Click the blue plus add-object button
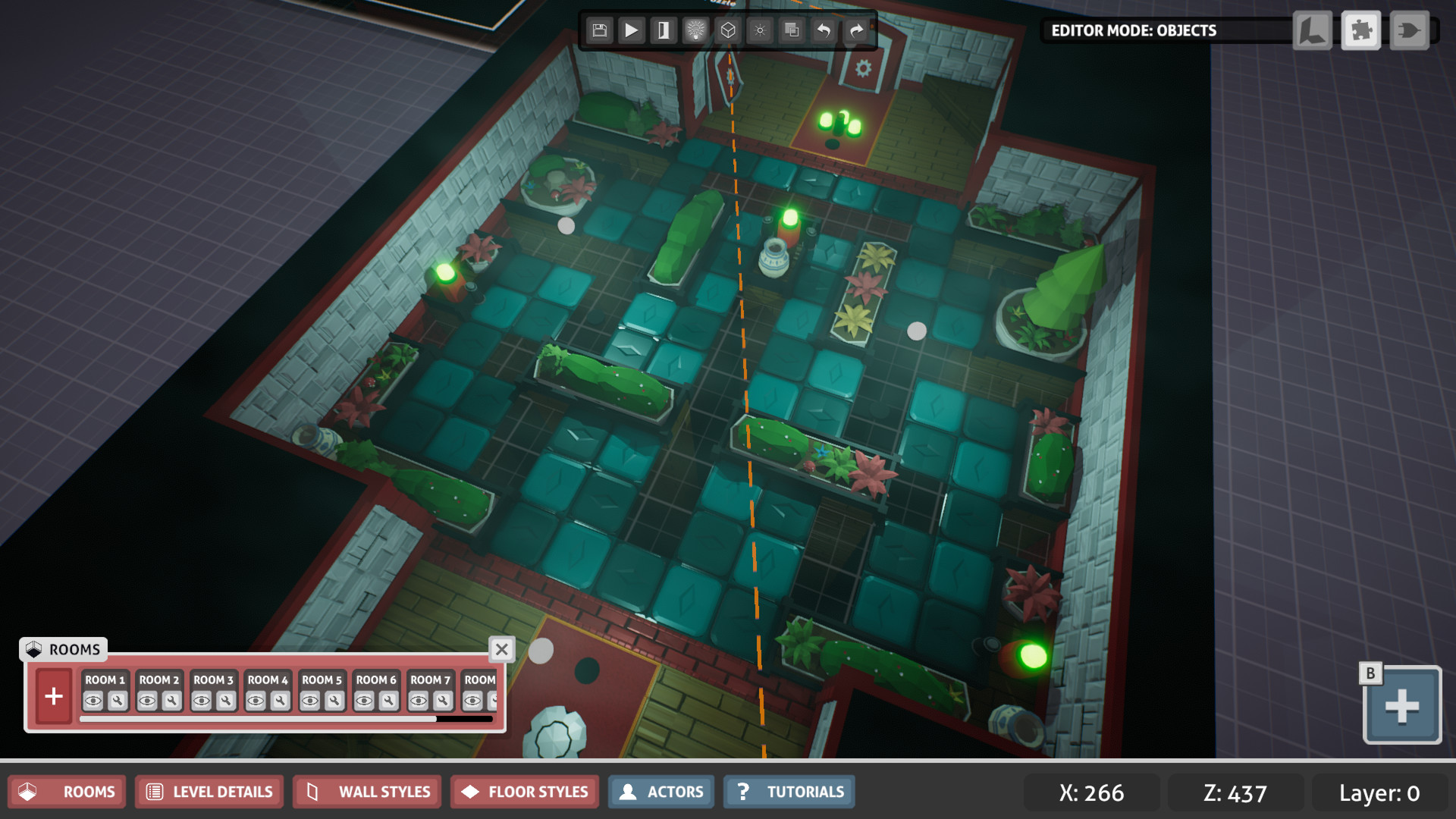The height and width of the screenshot is (819, 1456). click(1401, 705)
